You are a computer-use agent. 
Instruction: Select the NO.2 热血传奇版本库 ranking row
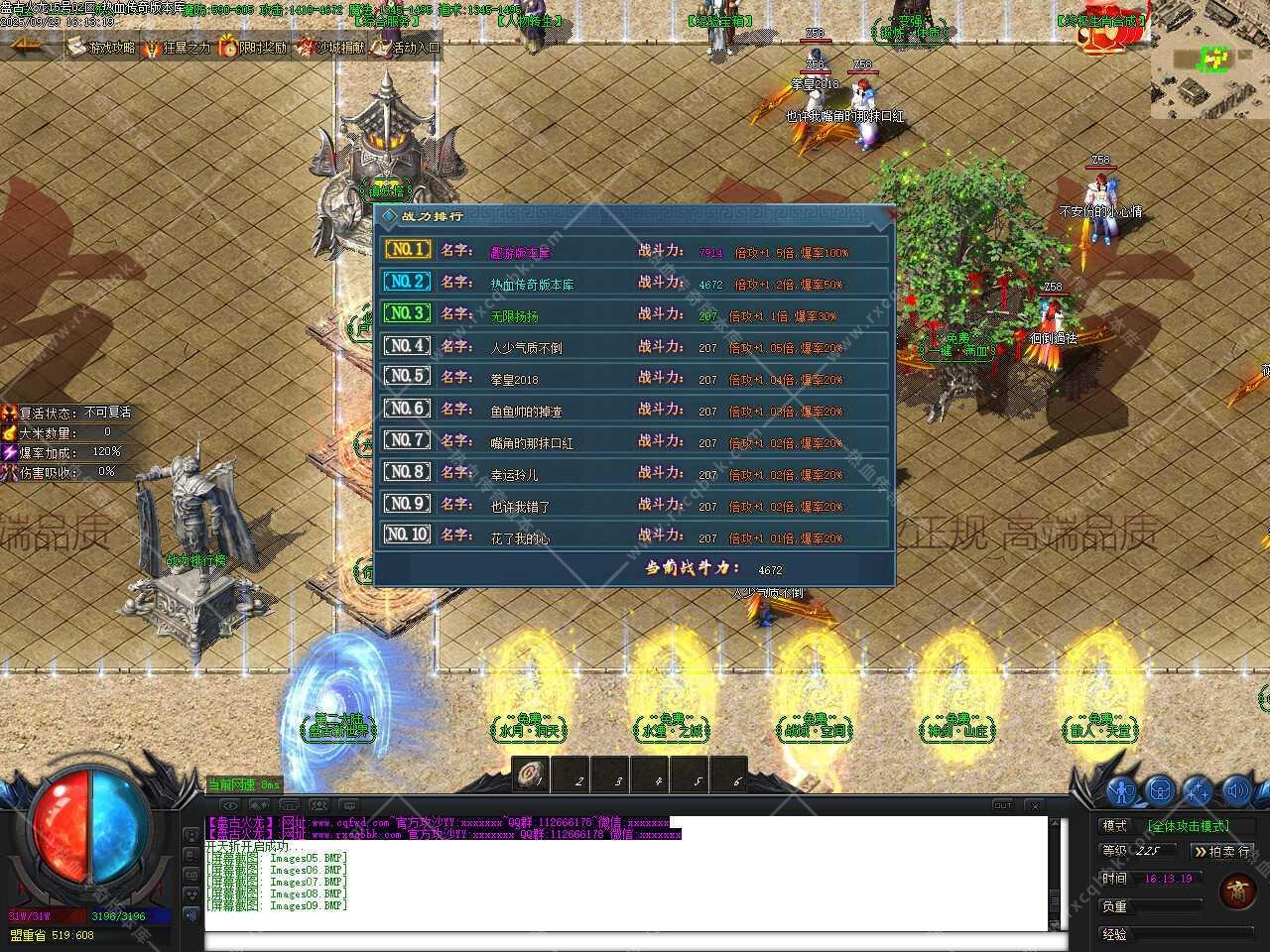[635, 284]
